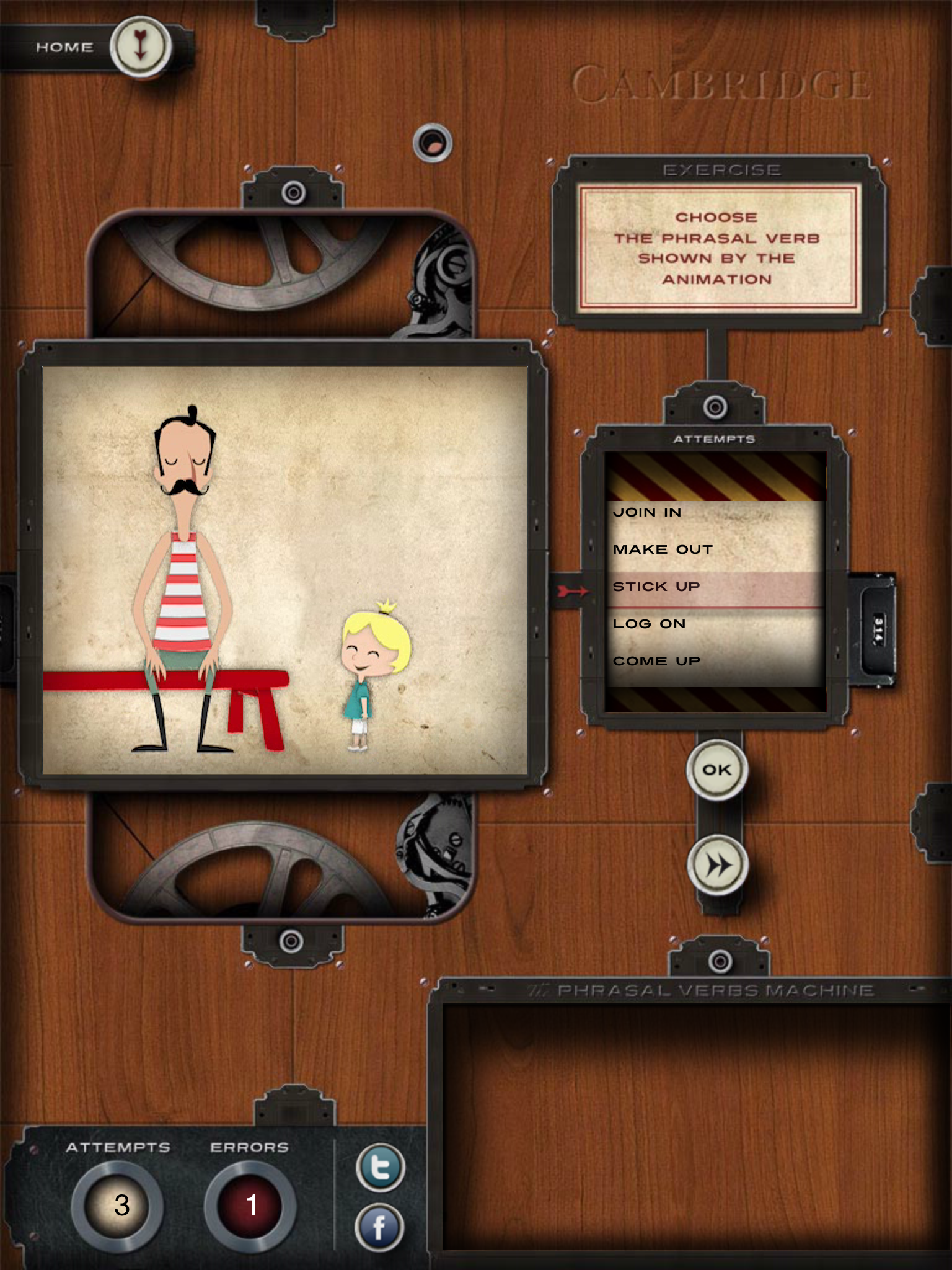Image resolution: width=952 pixels, height=1270 pixels.
Task: Pick the highlighted STICK UP answer
Action: pos(656,587)
